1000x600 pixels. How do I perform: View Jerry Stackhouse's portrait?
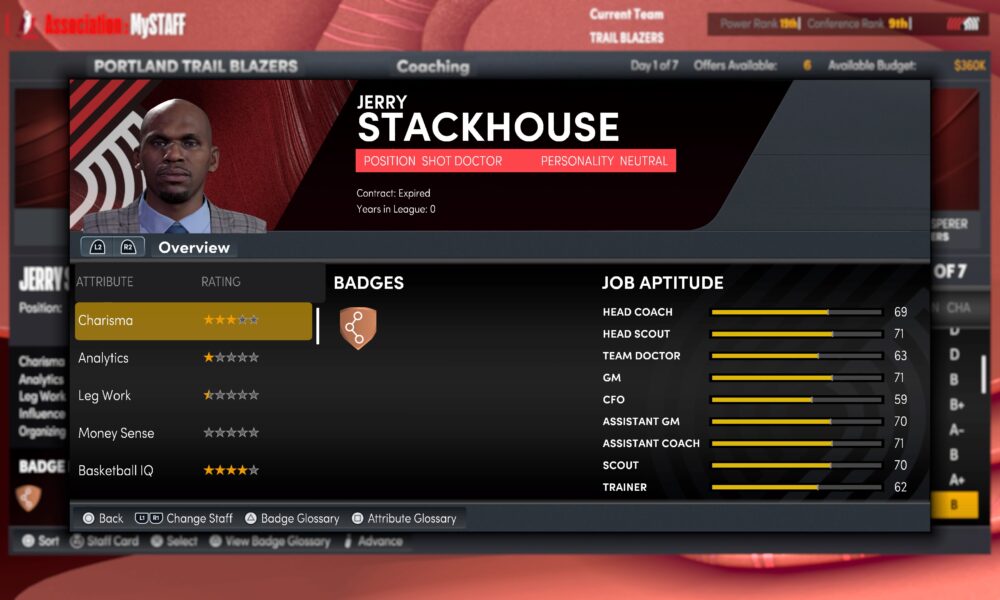[175, 165]
